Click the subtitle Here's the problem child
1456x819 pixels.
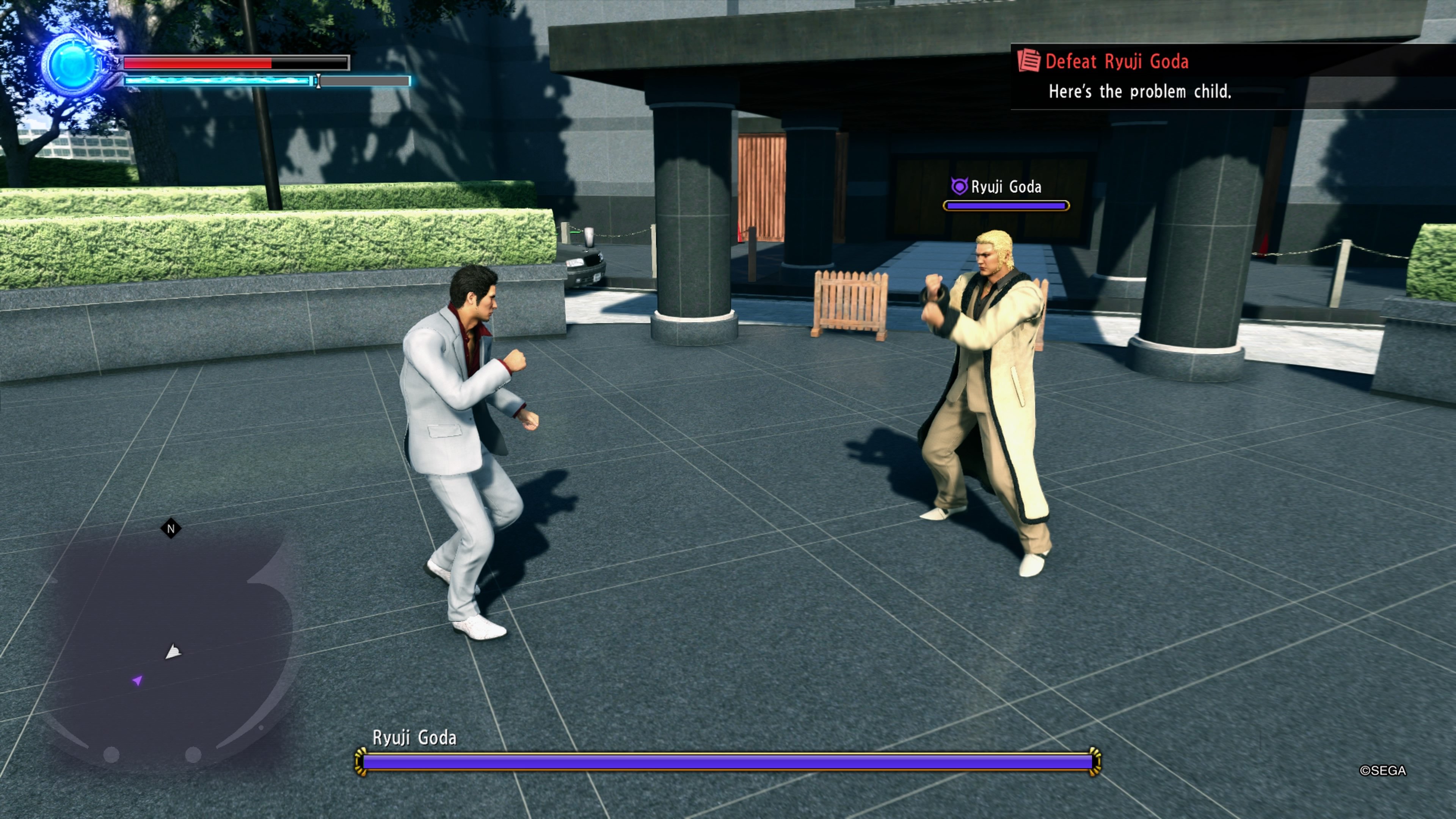click(1139, 91)
